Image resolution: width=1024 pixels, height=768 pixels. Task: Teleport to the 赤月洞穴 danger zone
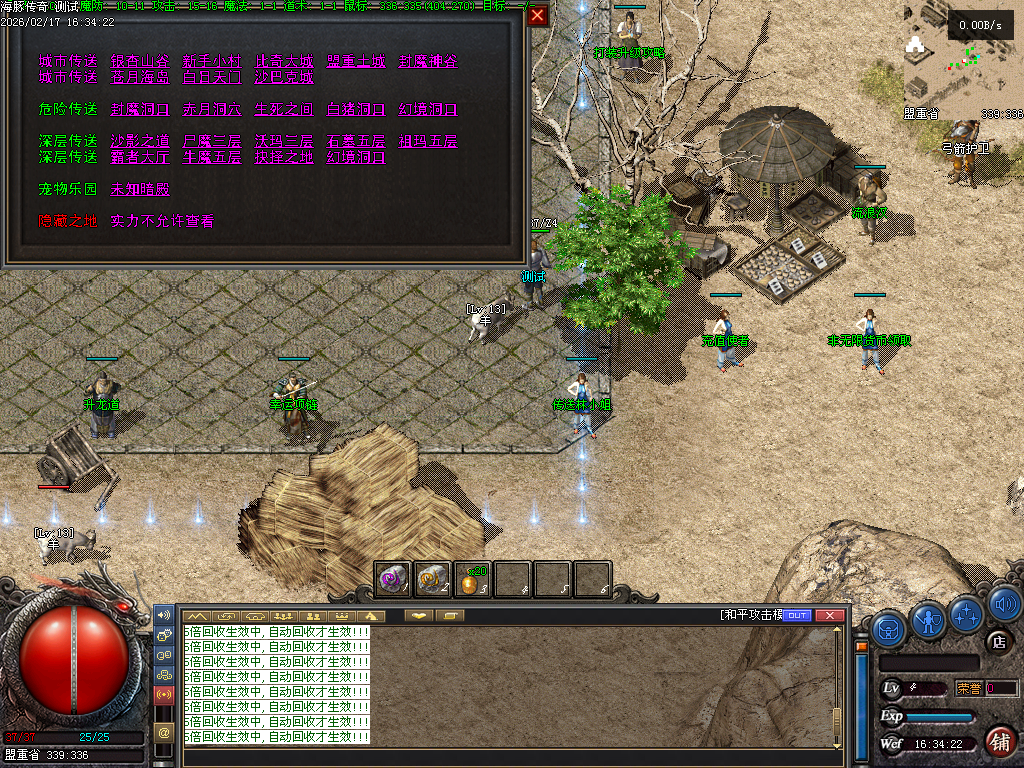[x=212, y=109]
